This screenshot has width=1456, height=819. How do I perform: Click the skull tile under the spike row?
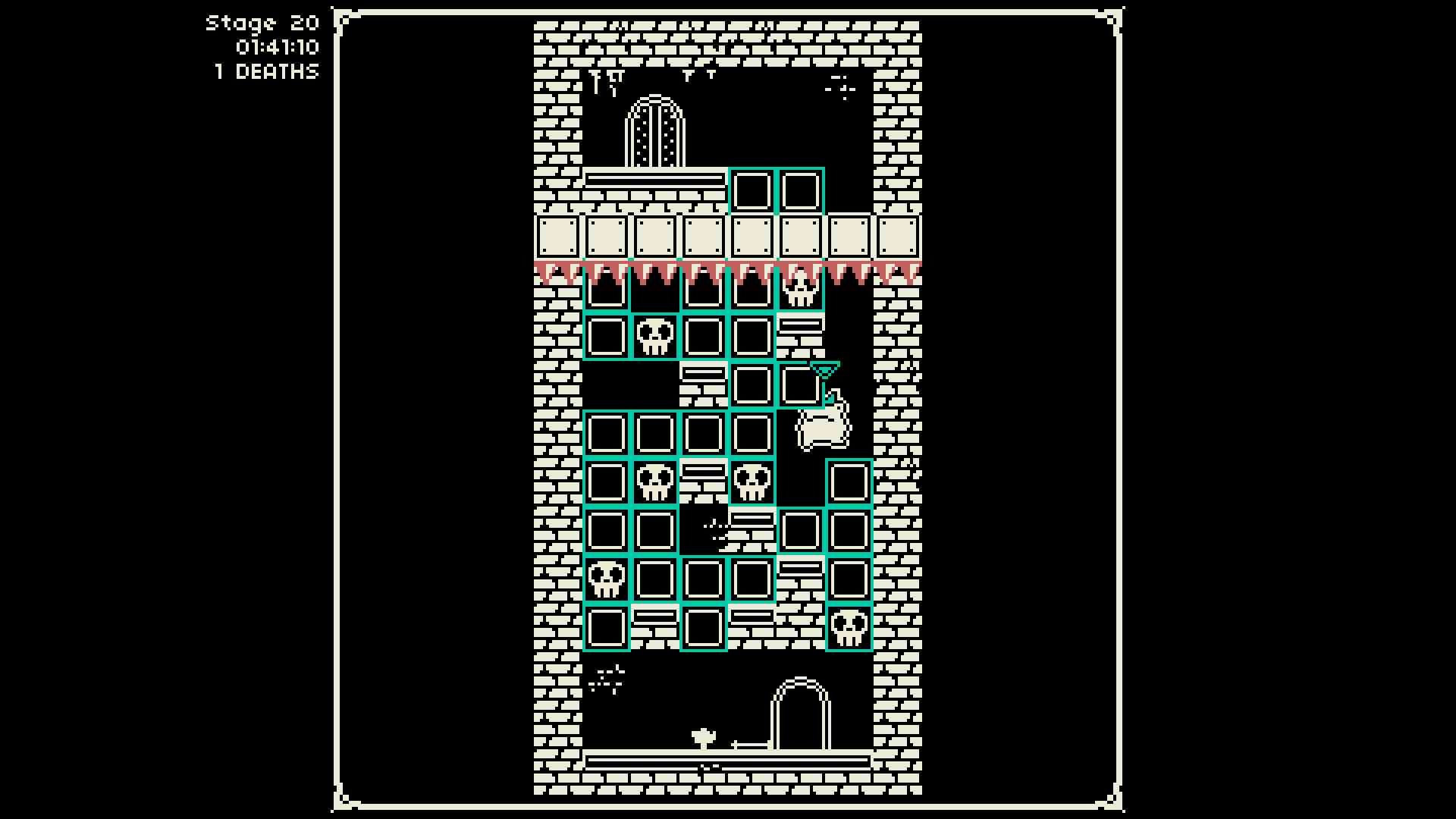[800, 292]
